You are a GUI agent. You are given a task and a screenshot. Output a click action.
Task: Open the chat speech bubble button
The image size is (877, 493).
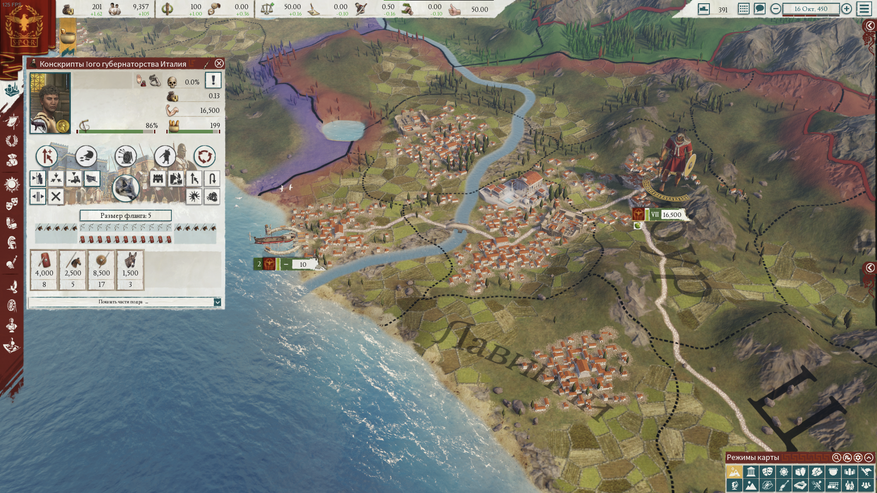pyautogui.click(x=760, y=9)
